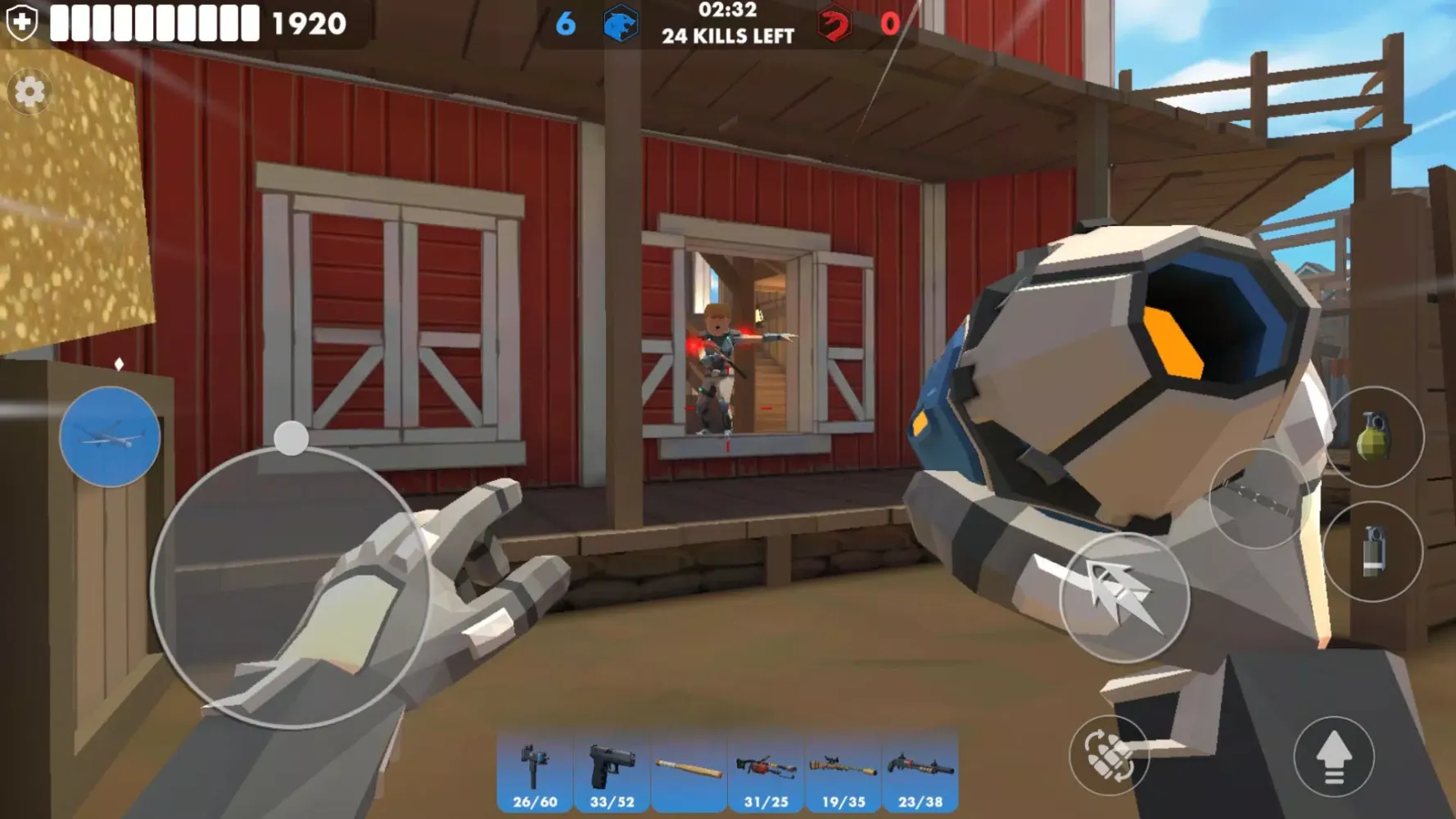Tap the 1920 currency counter
Image resolution: width=1456 pixels, height=819 pixels.
pos(308,22)
